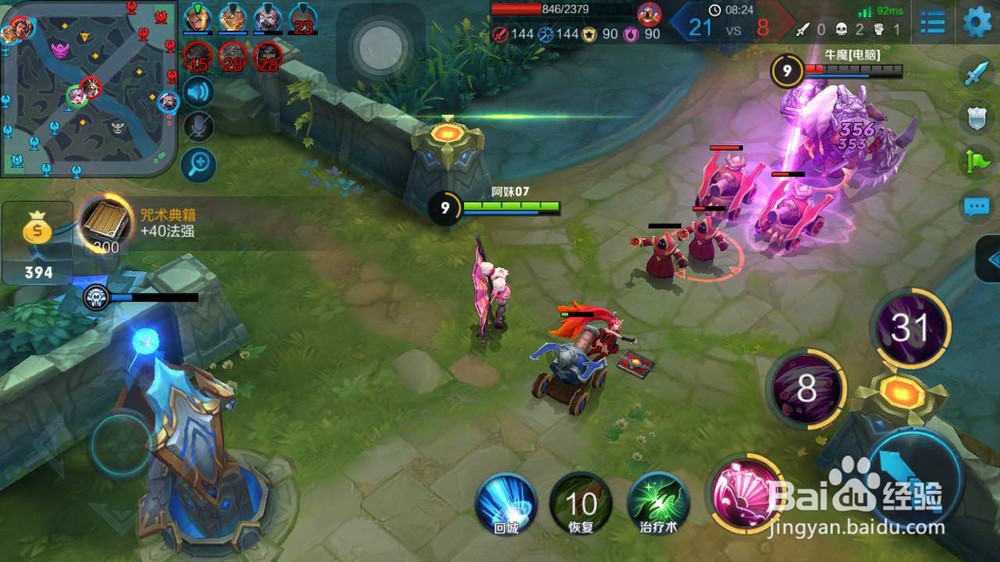Tap the green flag gather signal
Screen dimensions: 1000x562
tap(975, 162)
